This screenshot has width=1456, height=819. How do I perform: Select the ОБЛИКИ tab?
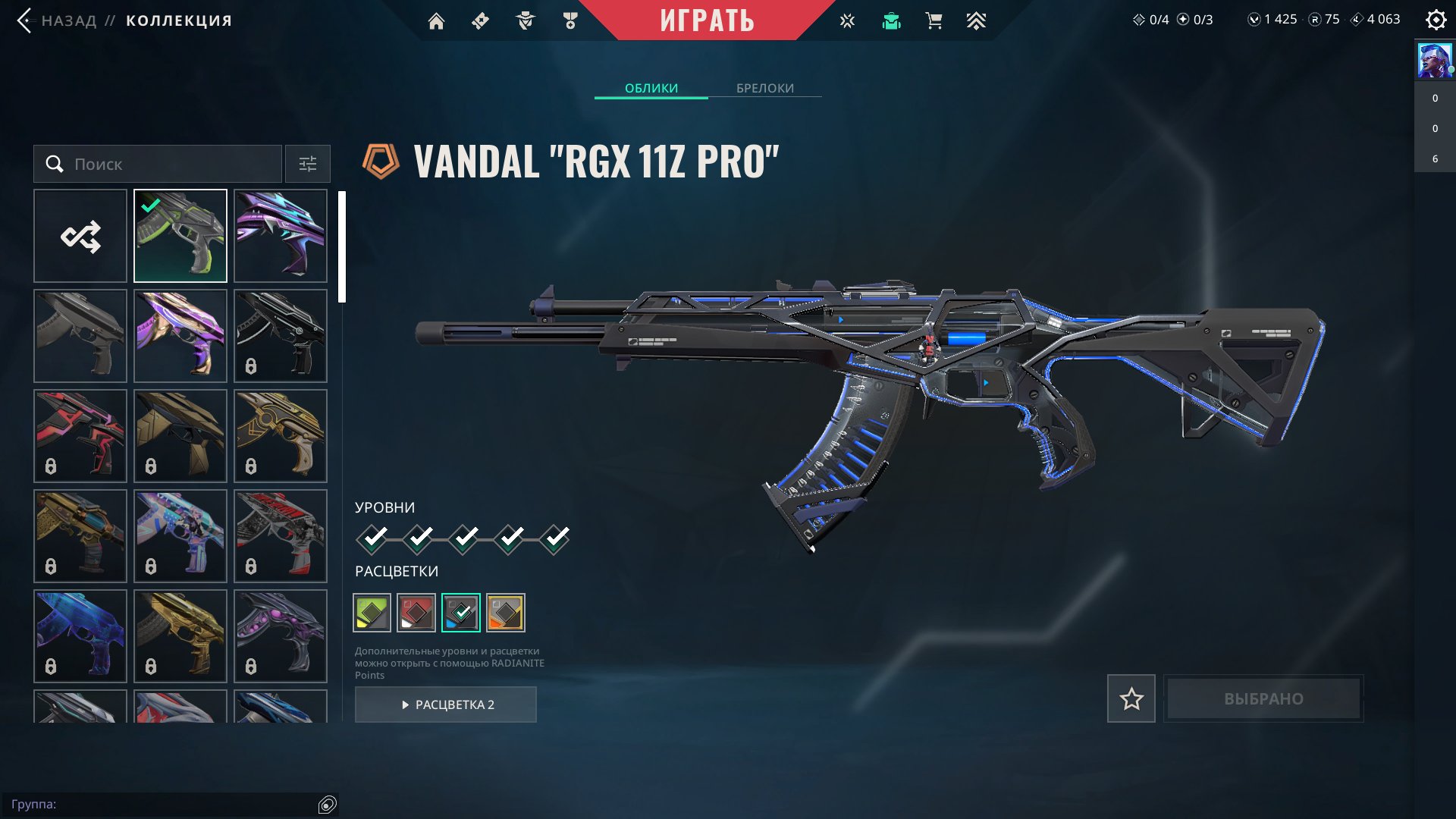point(651,88)
